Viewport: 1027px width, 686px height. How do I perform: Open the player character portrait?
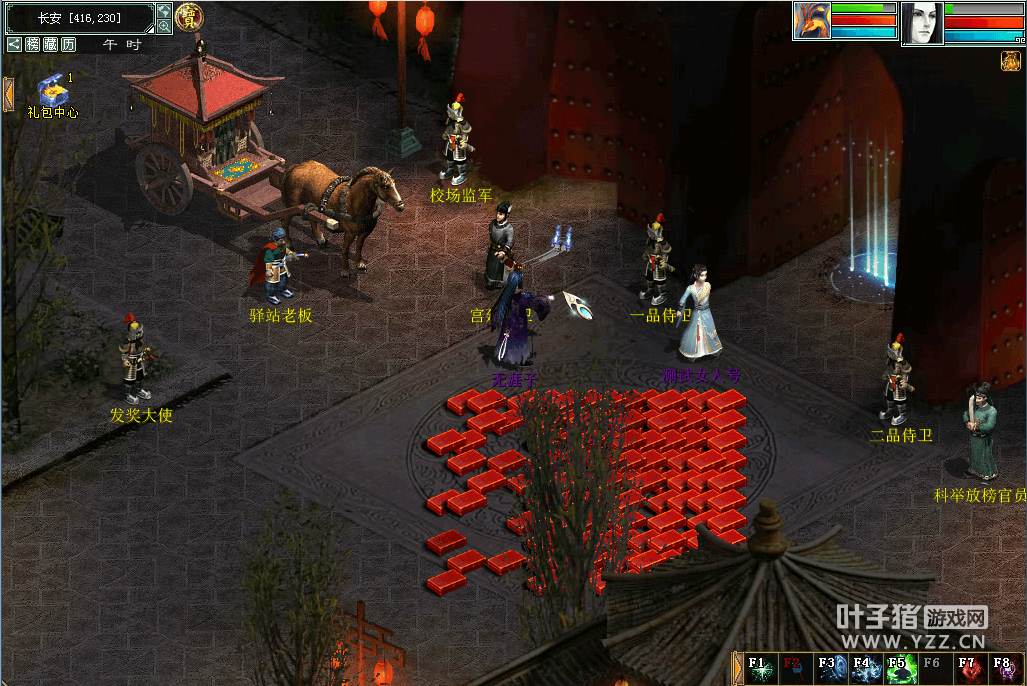pos(922,23)
